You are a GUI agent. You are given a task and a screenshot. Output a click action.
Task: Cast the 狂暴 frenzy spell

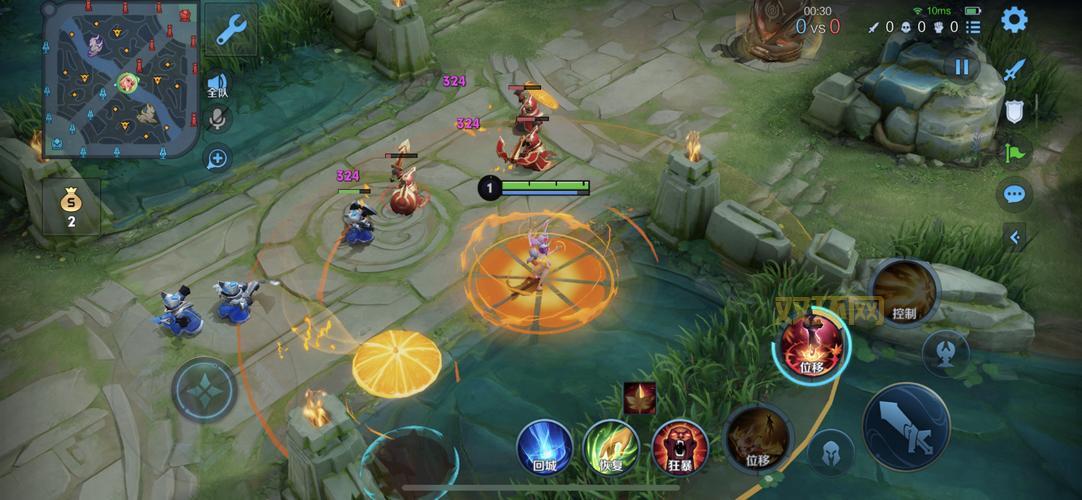pyautogui.click(x=680, y=446)
